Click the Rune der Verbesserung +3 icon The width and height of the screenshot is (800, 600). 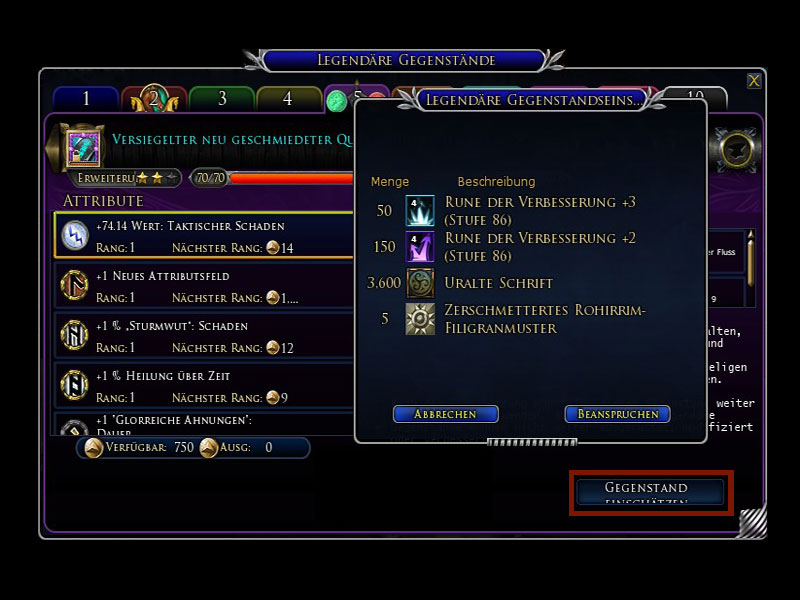pos(420,210)
